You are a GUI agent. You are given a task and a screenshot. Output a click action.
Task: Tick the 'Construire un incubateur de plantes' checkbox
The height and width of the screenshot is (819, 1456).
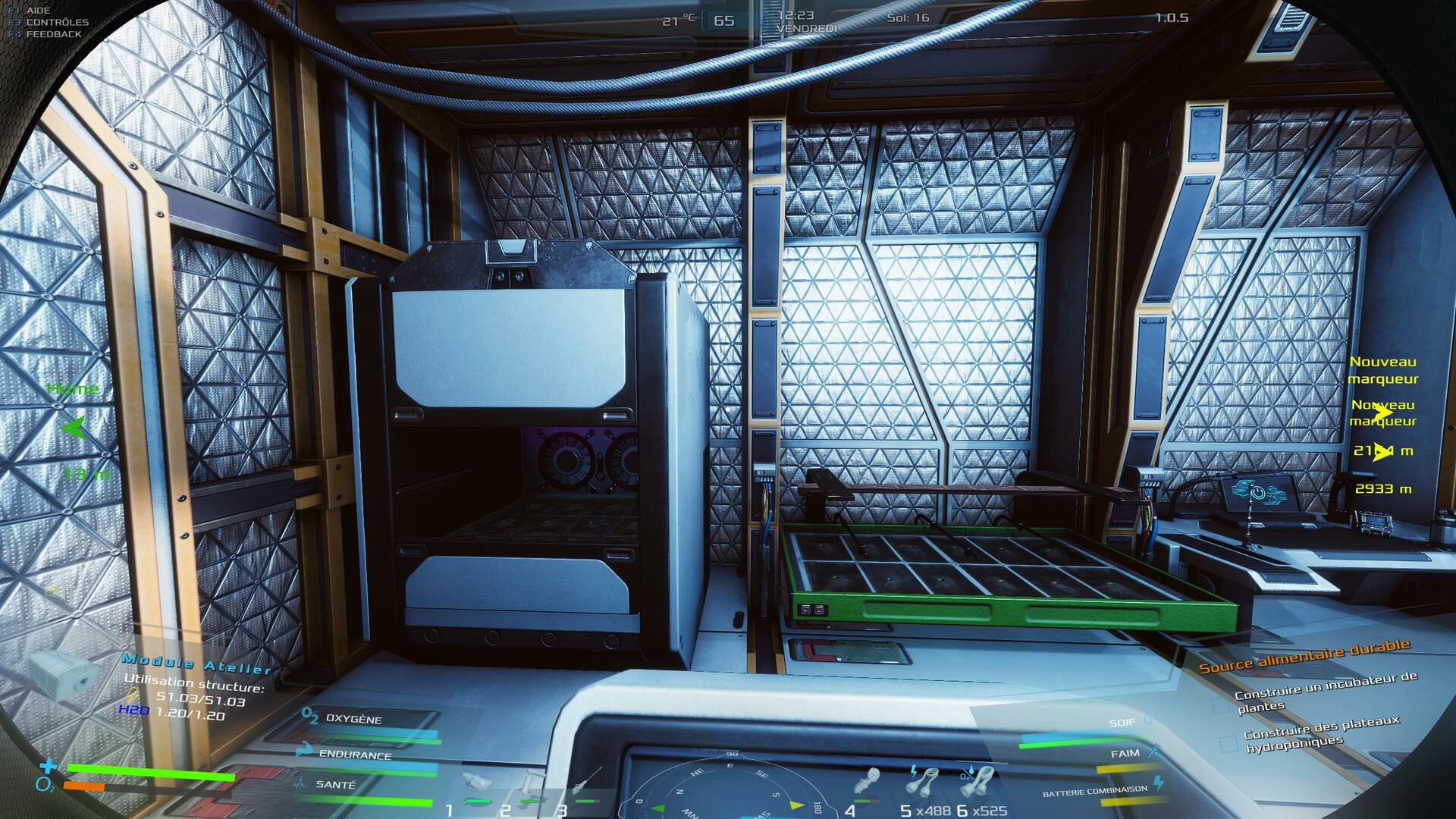point(1220,705)
